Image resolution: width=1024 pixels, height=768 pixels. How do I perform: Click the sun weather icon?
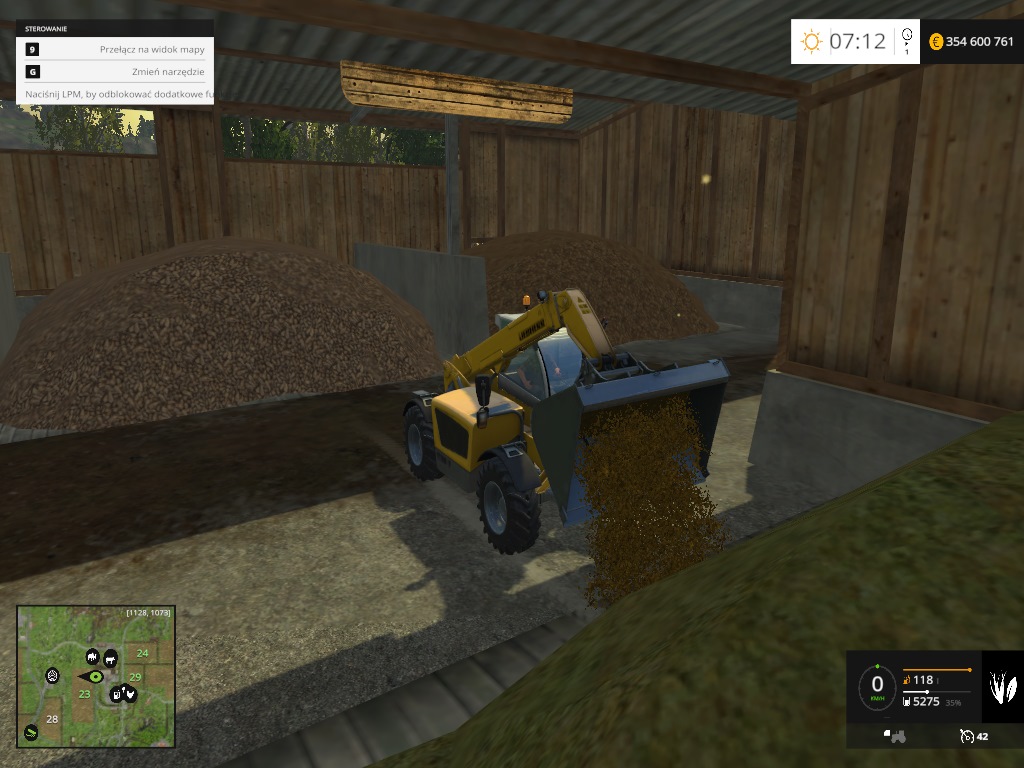[x=811, y=42]
